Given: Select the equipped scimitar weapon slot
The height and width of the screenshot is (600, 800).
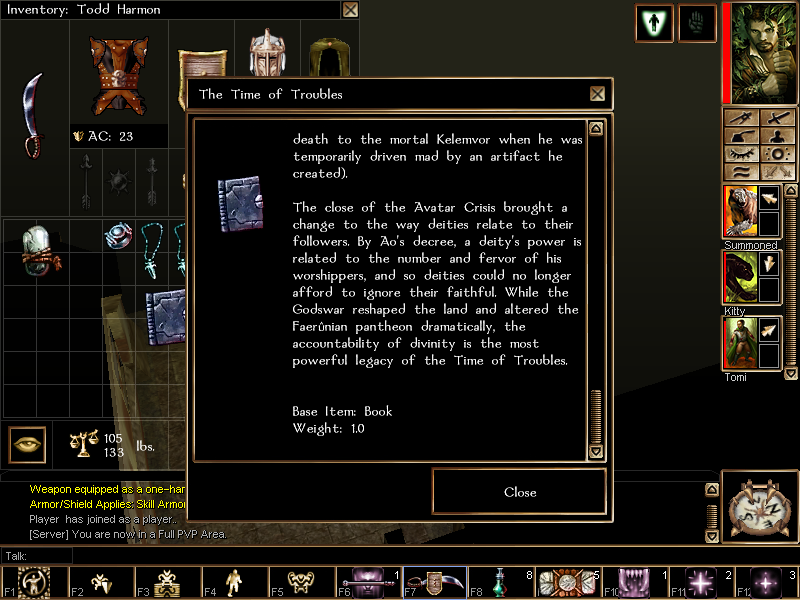Looking at the screenshot, I should [x=34, y=115].
